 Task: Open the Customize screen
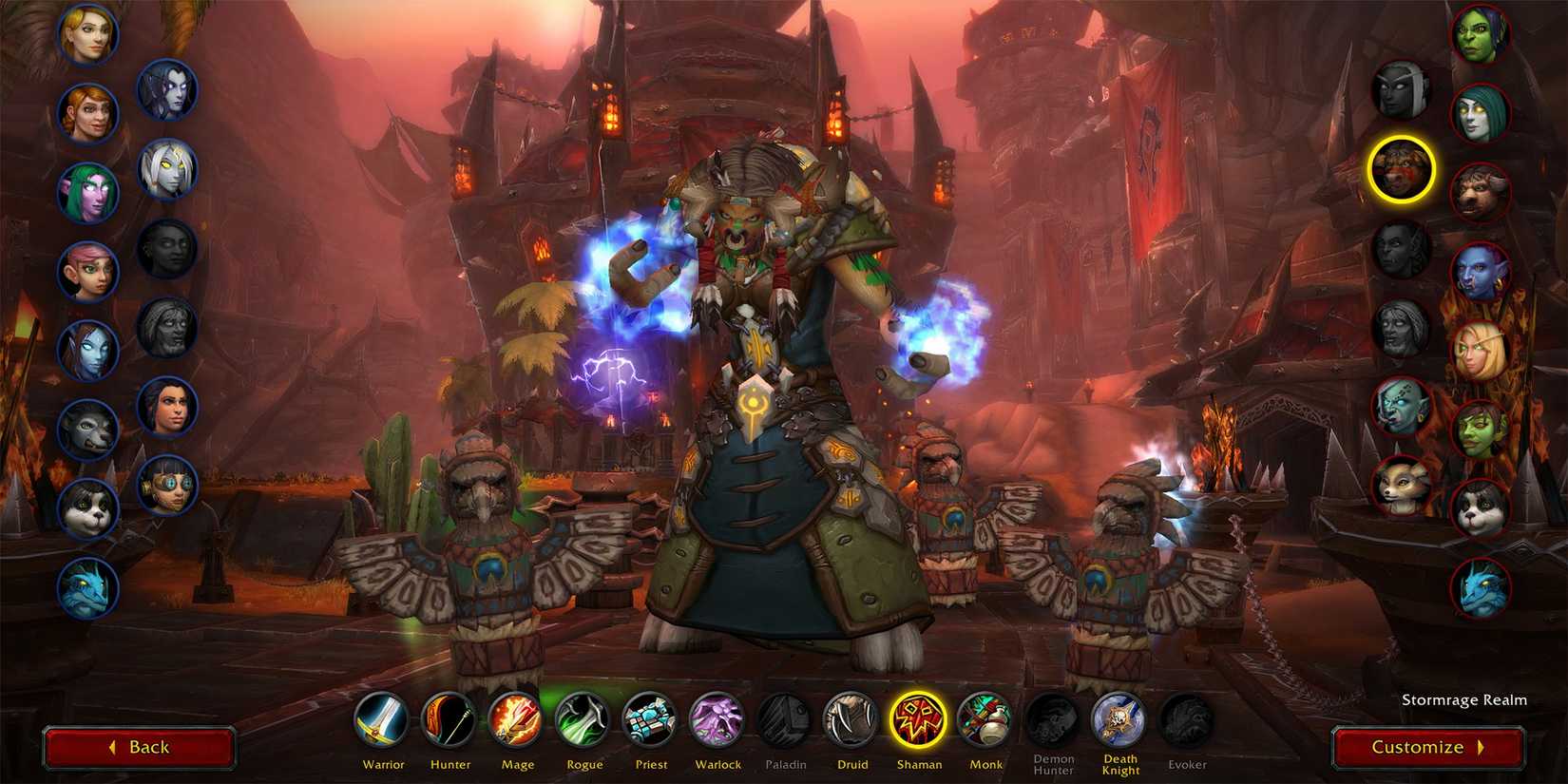[1427, 747]
